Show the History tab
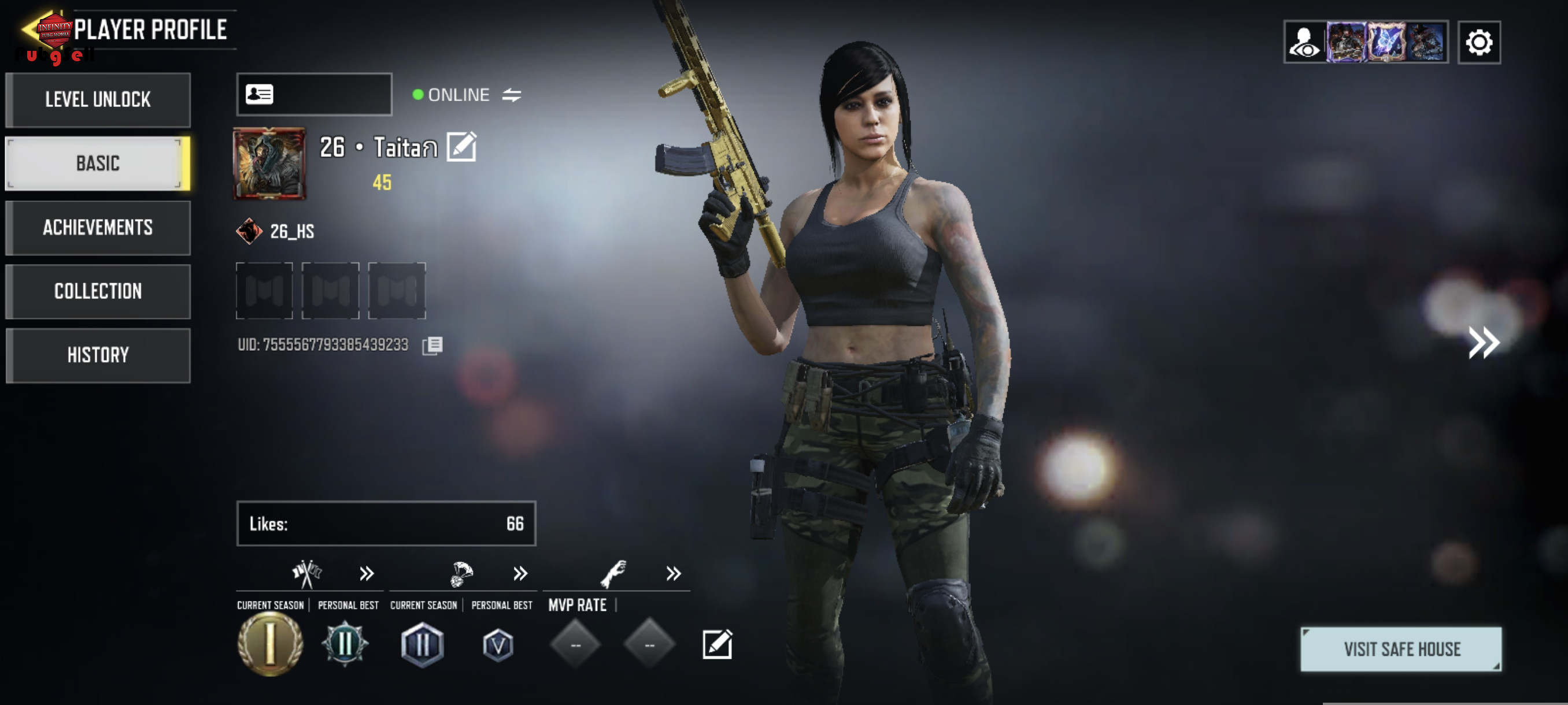Screen dimensions: 1568x705 (x=97, y=355)
